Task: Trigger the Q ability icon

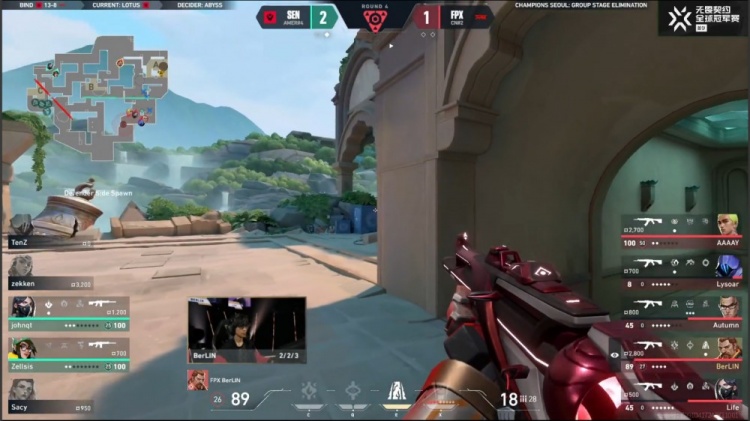Action: click(352, 393)
